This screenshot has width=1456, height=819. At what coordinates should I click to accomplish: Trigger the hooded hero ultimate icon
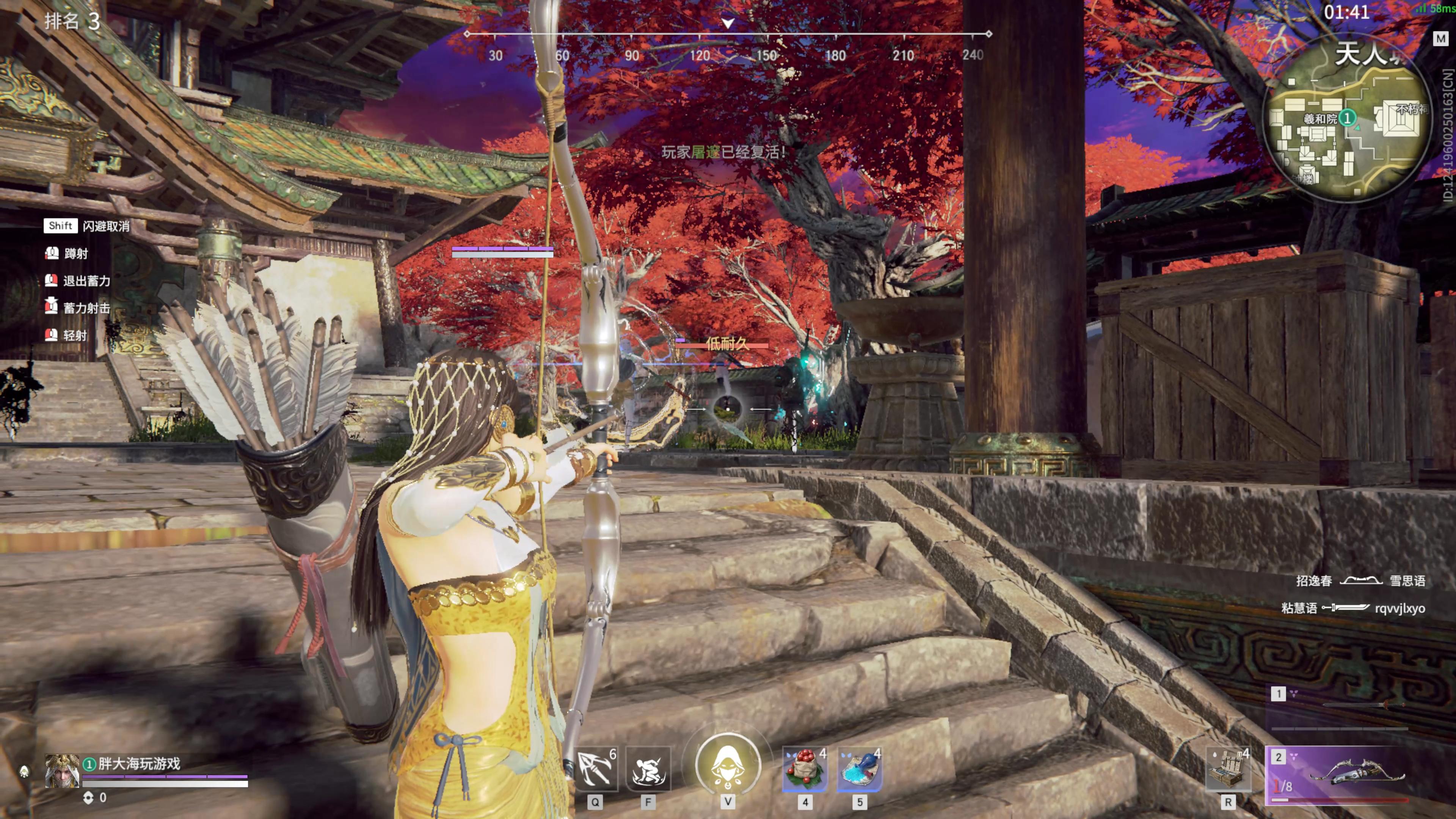coord(728,766)
